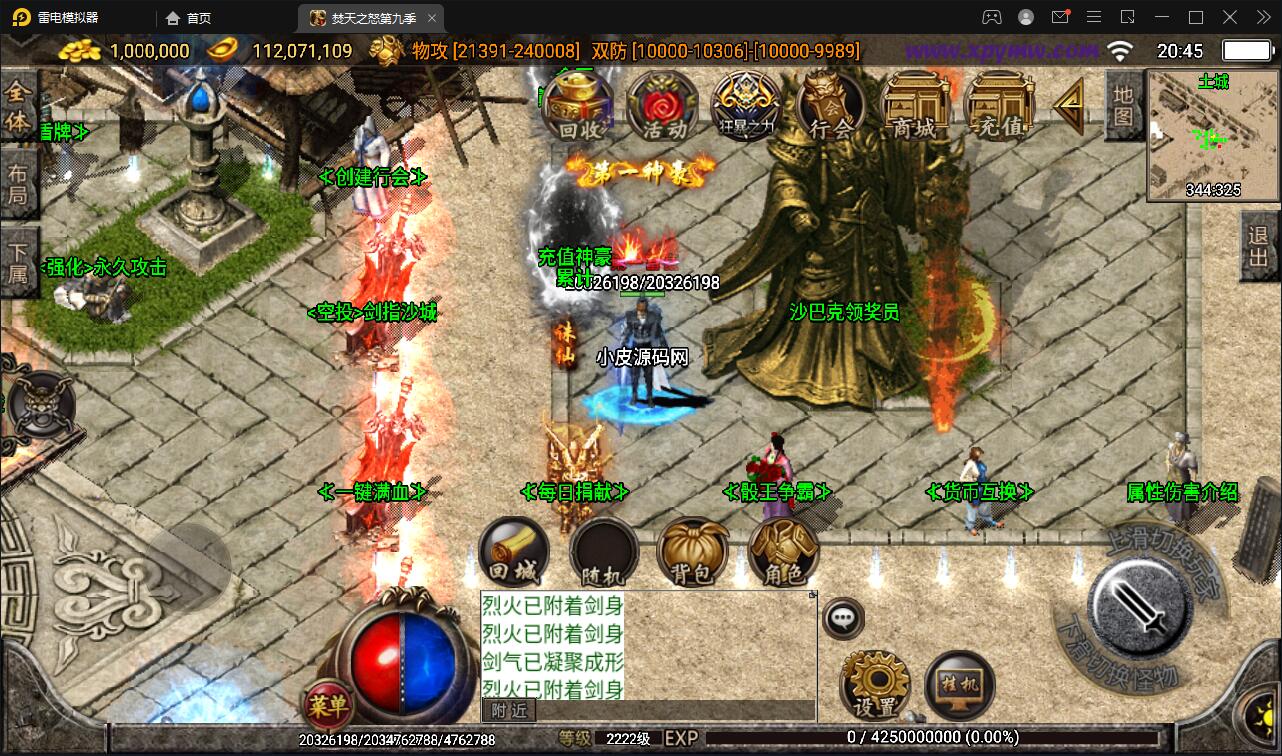Open the 充值 recharge page

999,106
